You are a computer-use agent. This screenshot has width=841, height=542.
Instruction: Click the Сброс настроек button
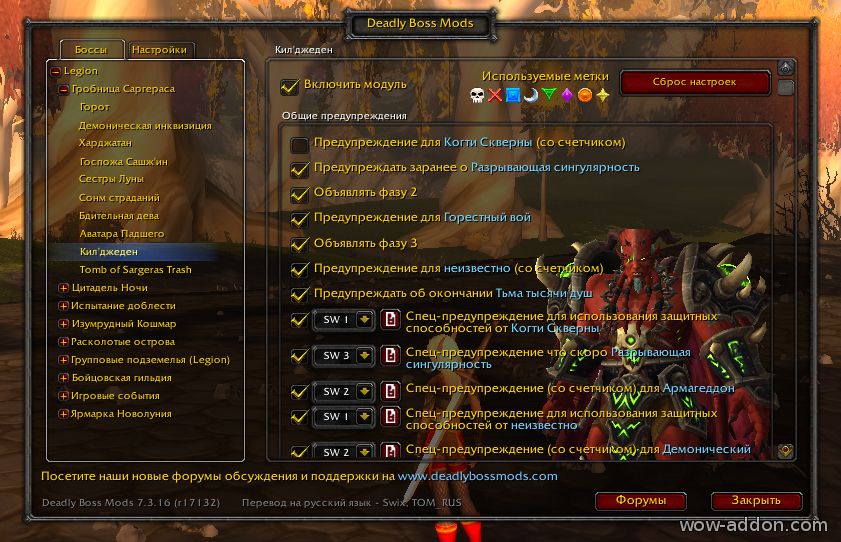pyautogui.click(x=695, y=83)
